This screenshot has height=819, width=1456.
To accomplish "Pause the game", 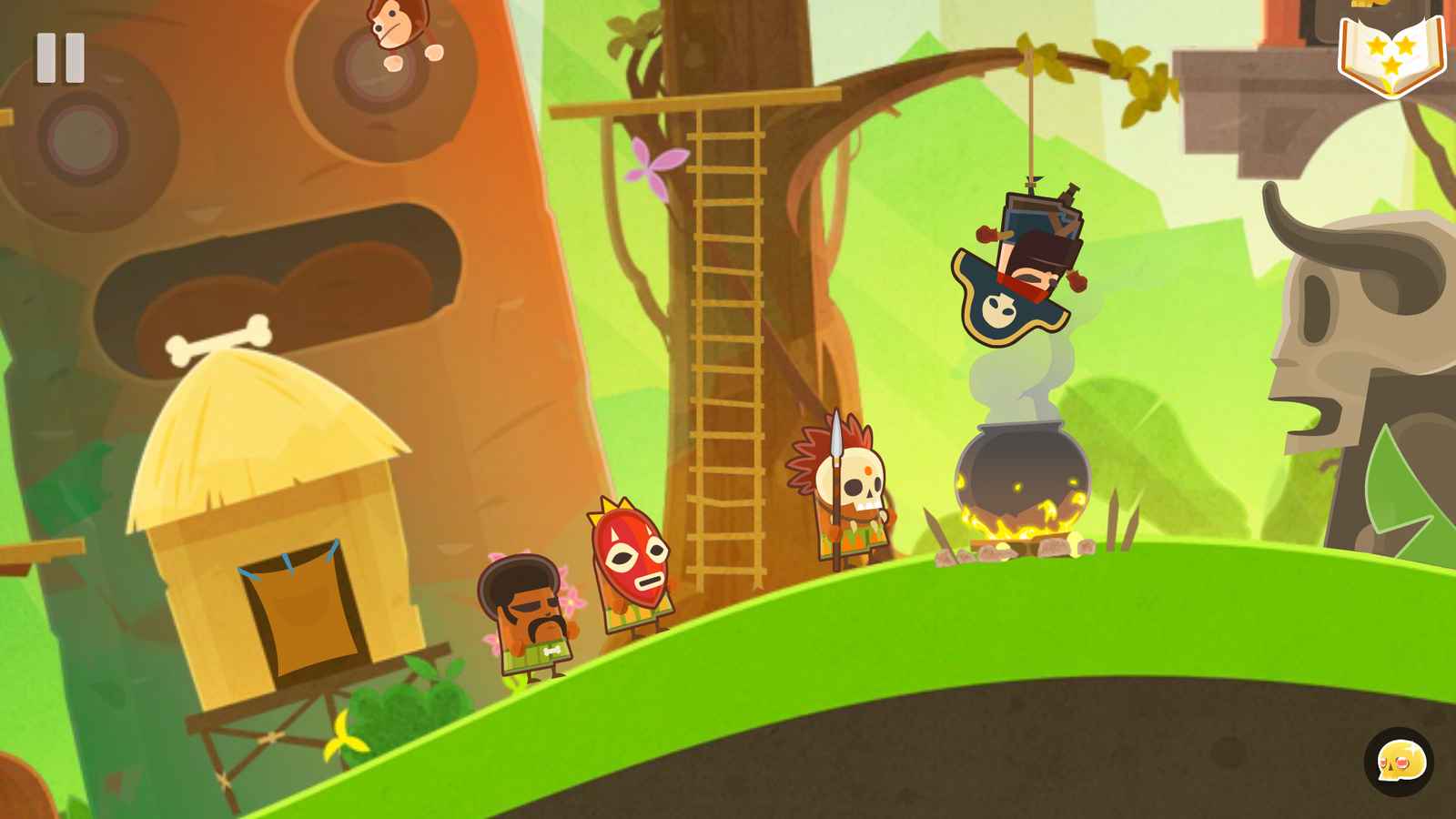I will pyautogui.click(x=61, y=58).
